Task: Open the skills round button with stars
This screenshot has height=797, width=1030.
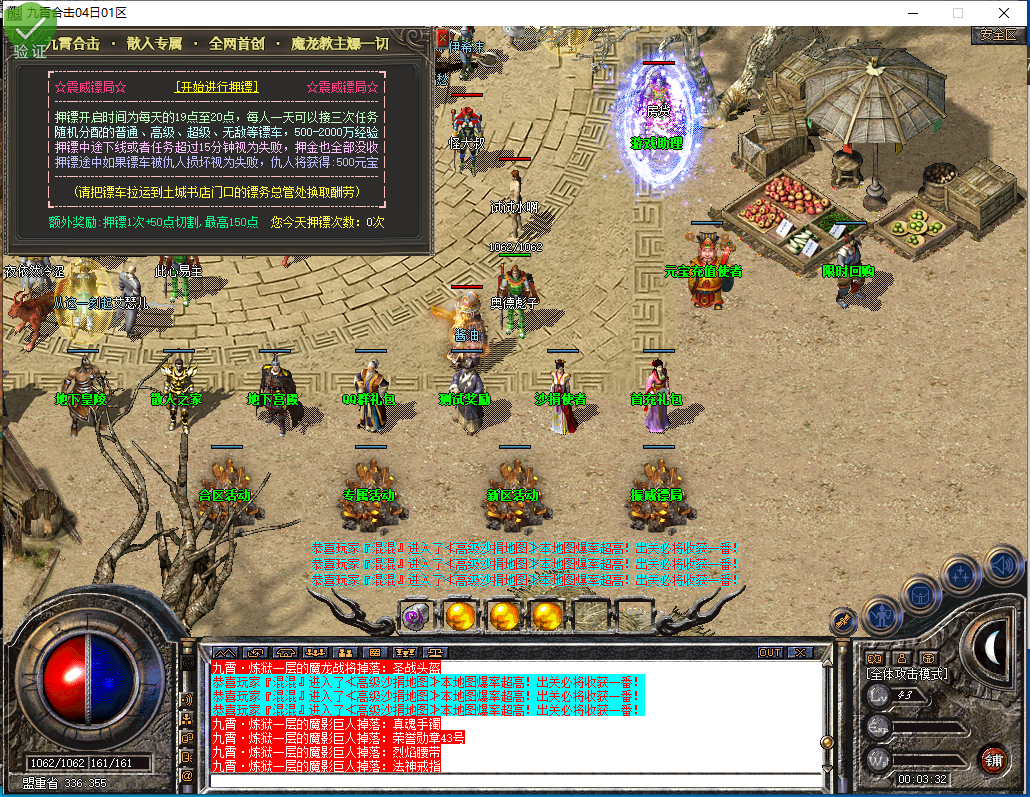Action: point(960,574)
